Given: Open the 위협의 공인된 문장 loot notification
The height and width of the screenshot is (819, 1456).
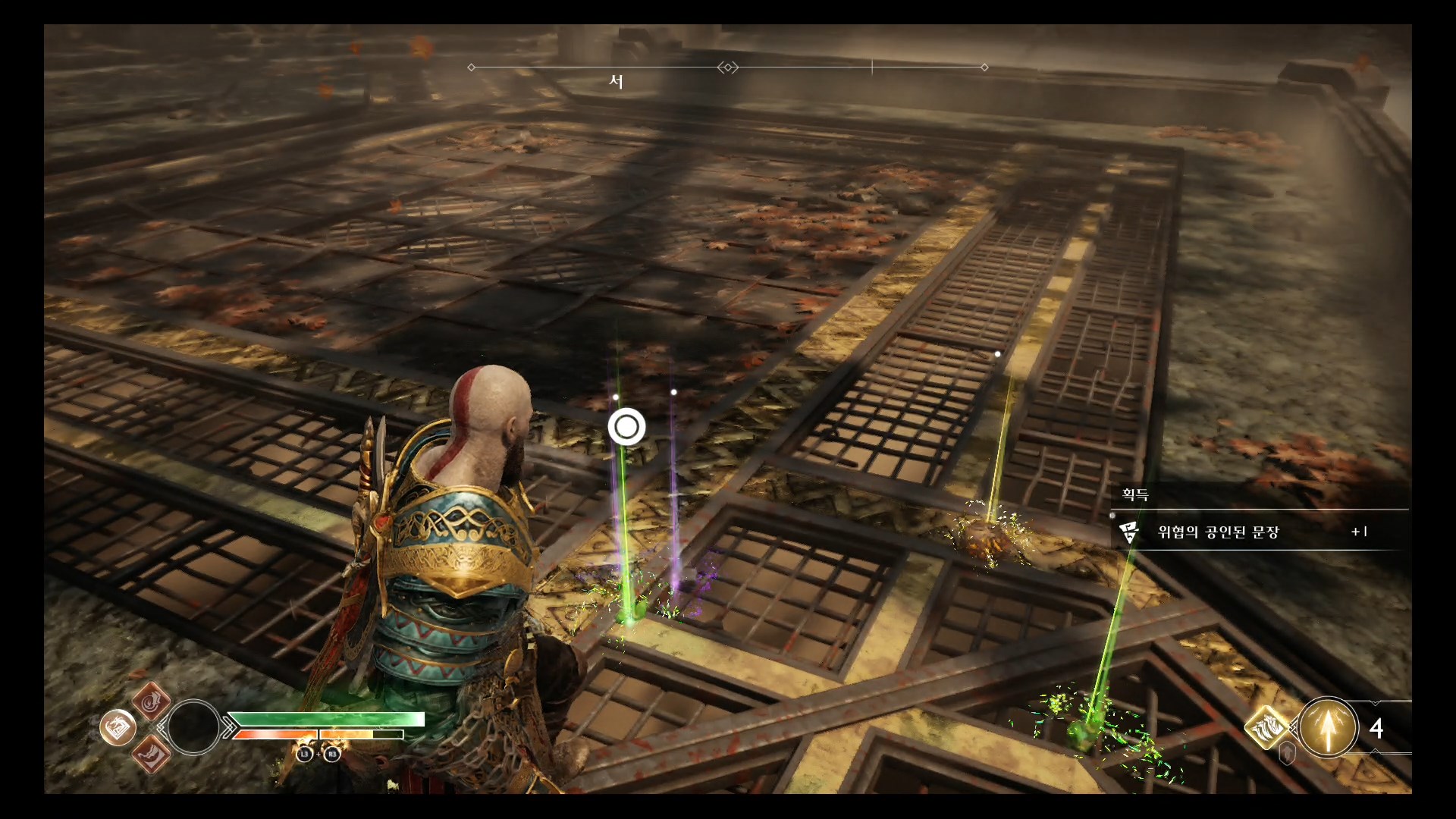Looking at the screenshot, I should (x=1259, y=532).
